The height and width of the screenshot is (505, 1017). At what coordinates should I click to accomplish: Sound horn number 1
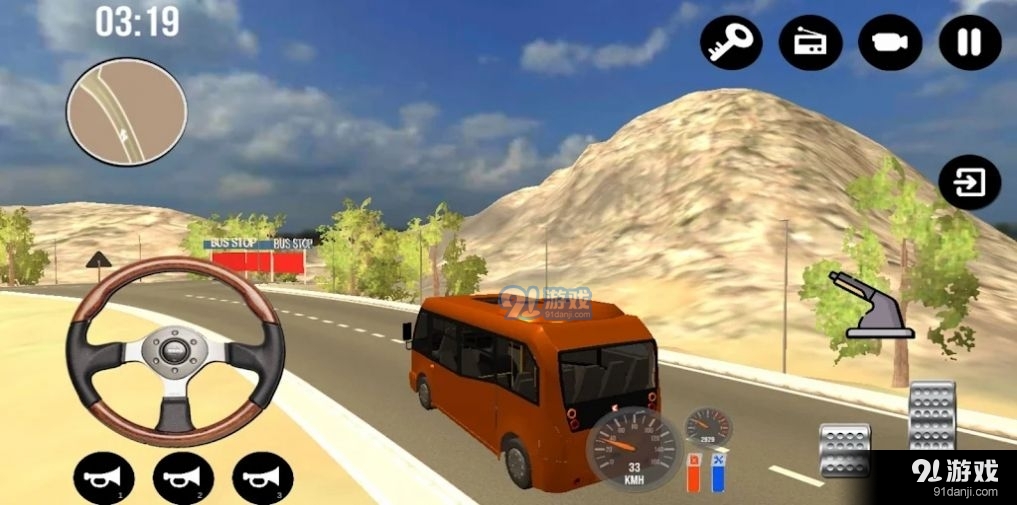pyautogui.click(x=103, y=479)
